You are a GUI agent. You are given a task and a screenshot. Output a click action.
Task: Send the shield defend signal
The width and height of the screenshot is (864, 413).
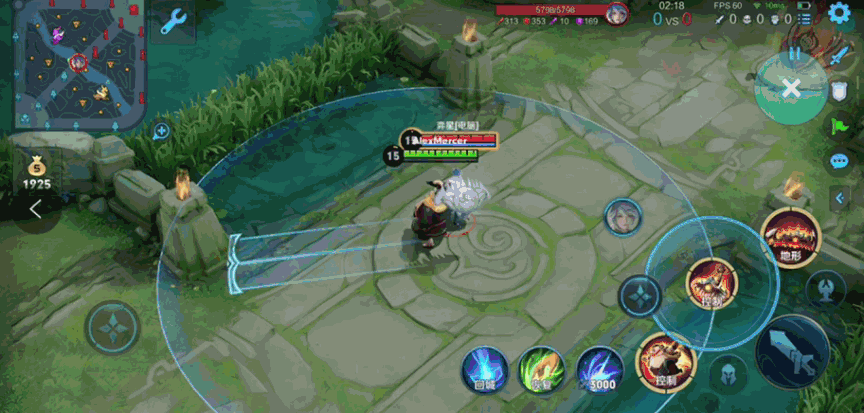(839, 91)
